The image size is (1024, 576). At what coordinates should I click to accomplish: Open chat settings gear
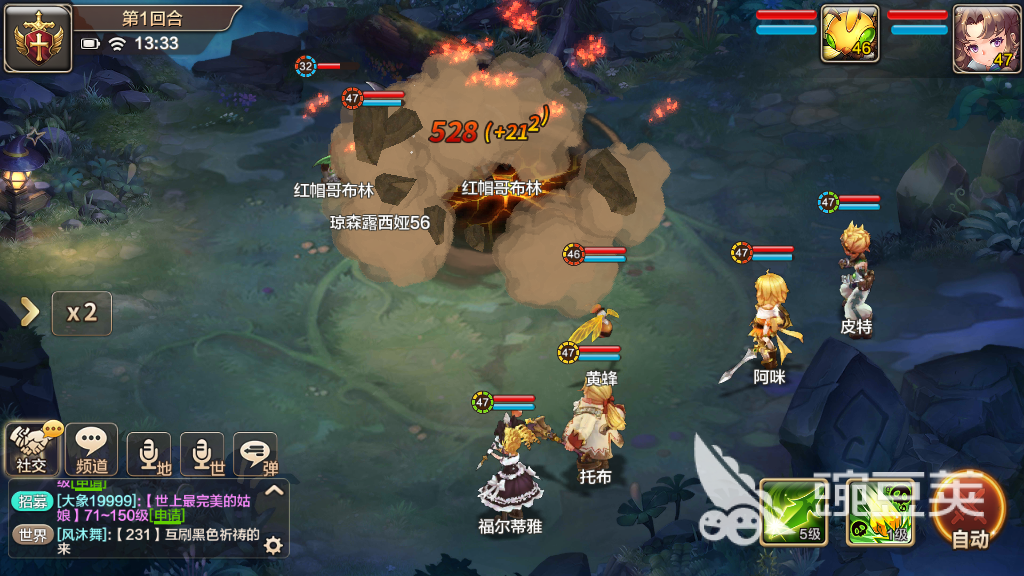(272, 545)
